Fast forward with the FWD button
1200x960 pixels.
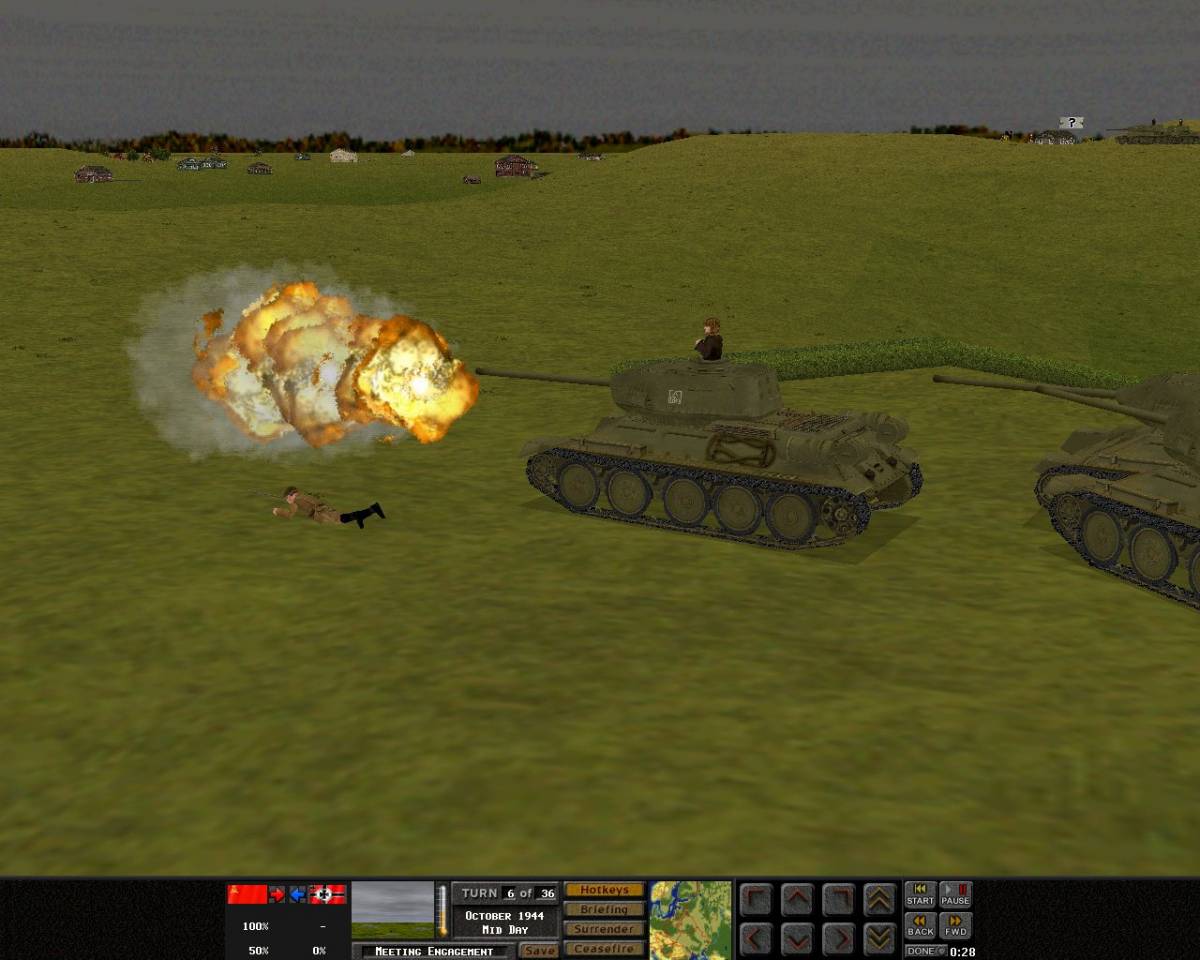(x=955, y=926)
